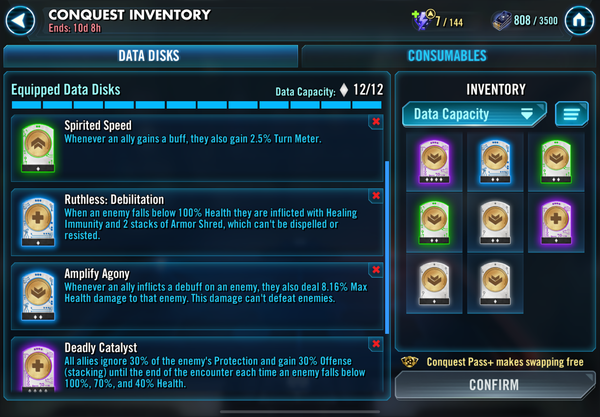
Task: Open the inventory filter list button
Action: [x=571, y=114]
